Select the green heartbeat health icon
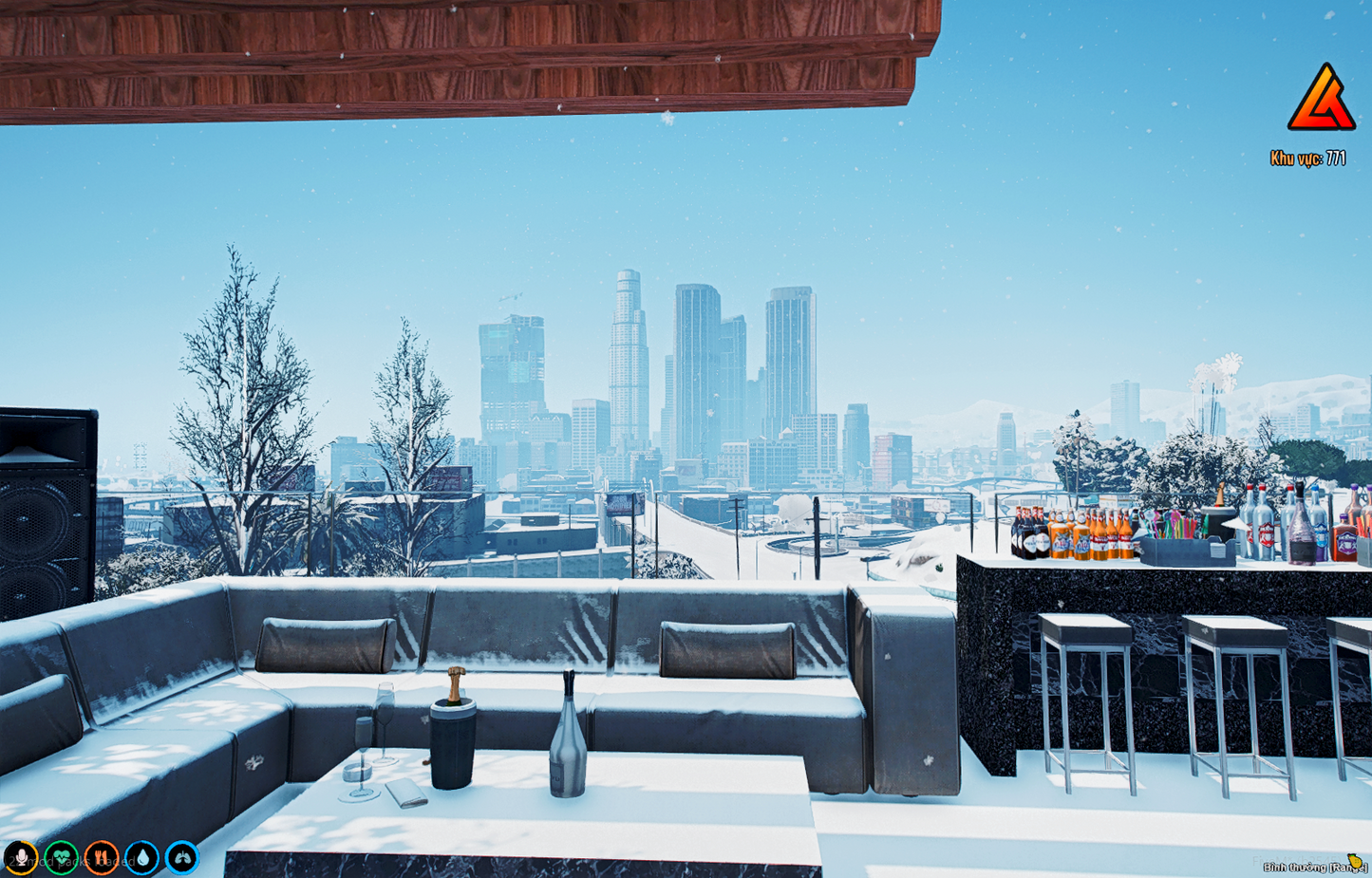This screenshot has height=878, width=1372. (x=62, y=858)
